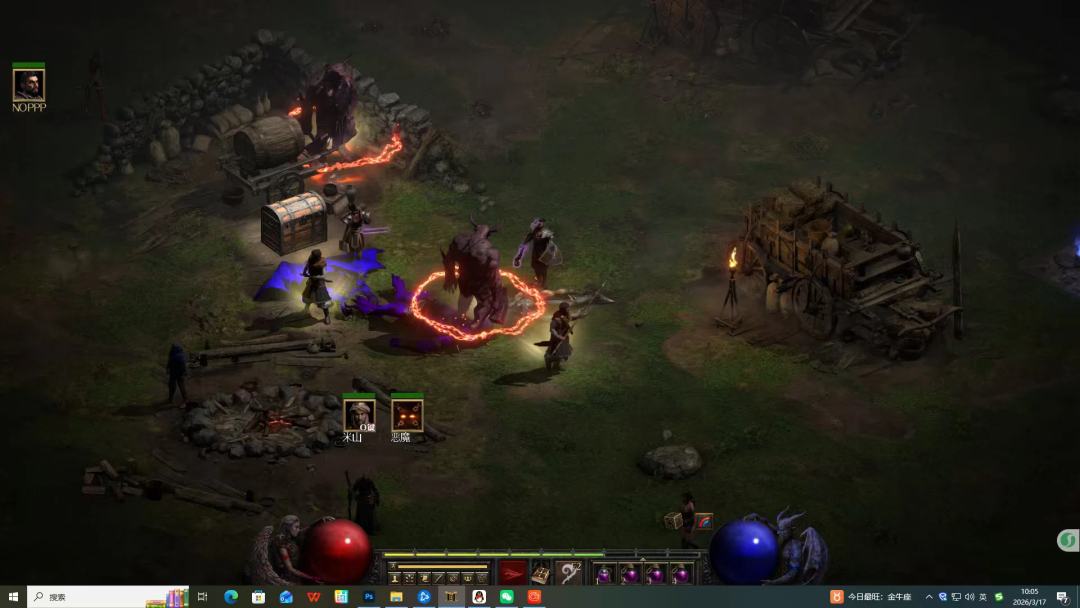Use the last purple potion in belt

[x=681, y=574]
